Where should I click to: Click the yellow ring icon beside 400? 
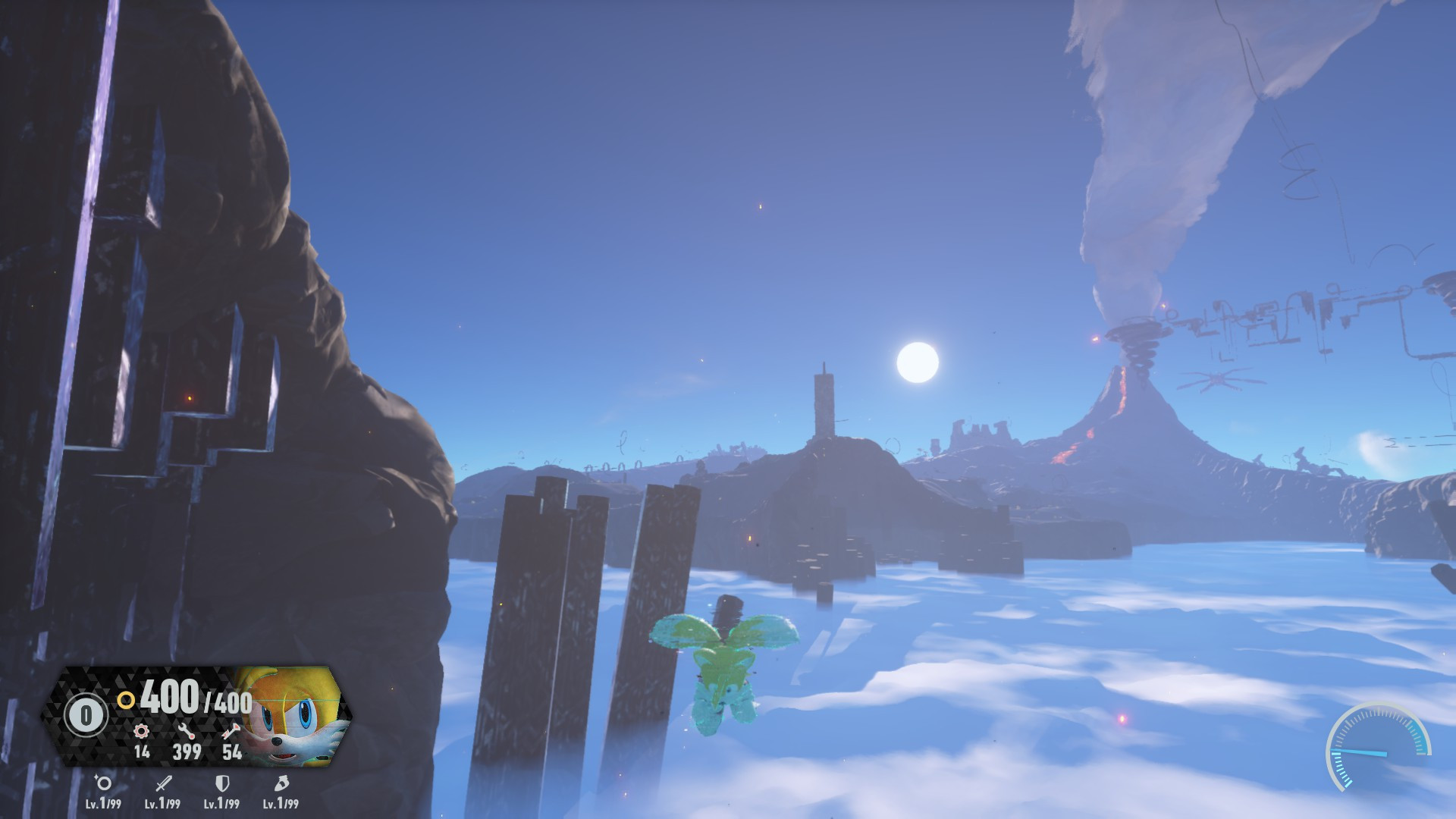(x=127, y=700)
